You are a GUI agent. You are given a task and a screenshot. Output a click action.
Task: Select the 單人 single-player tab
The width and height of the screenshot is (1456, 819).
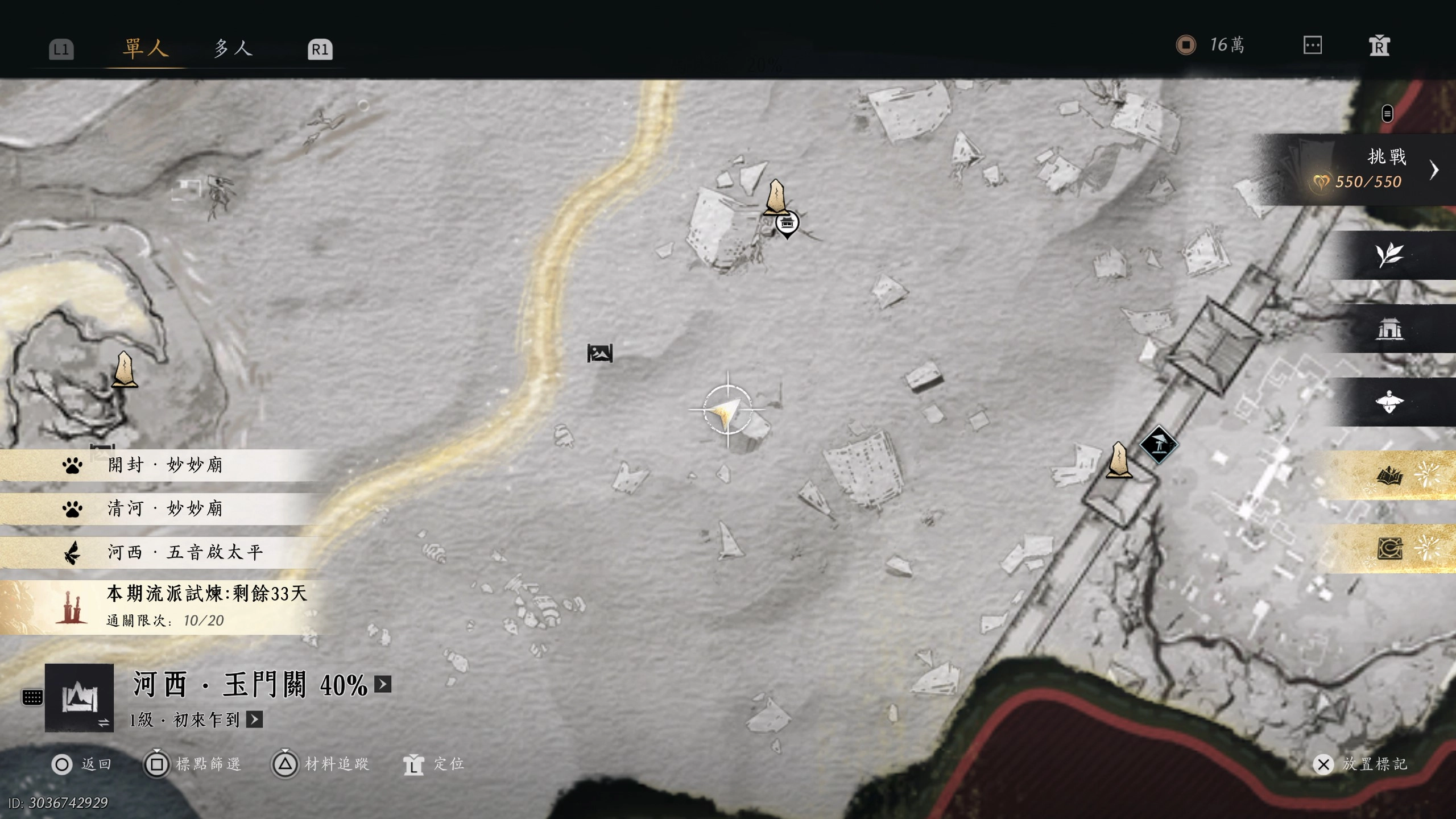[x=146, y=48]
